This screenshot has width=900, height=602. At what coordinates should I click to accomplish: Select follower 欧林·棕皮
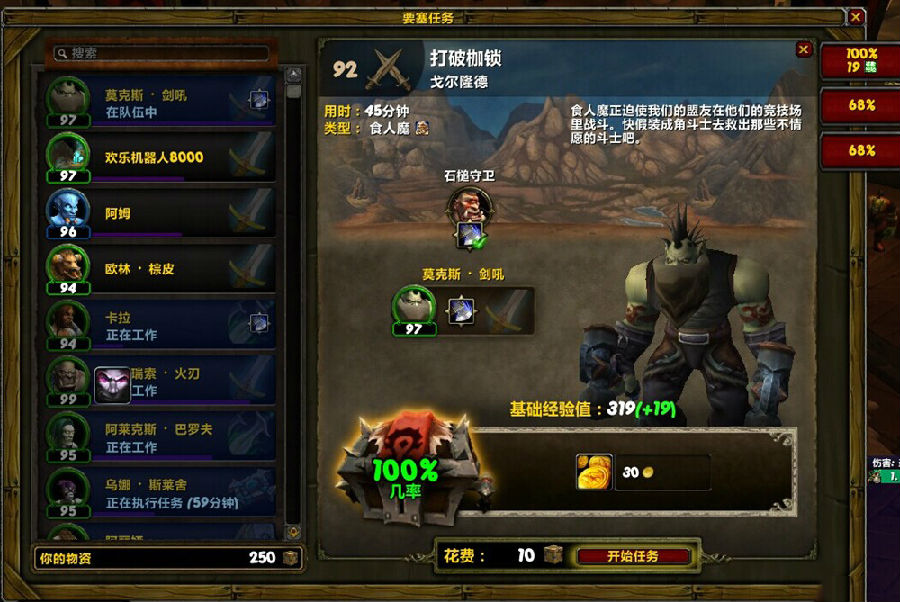tap(160, 269)
